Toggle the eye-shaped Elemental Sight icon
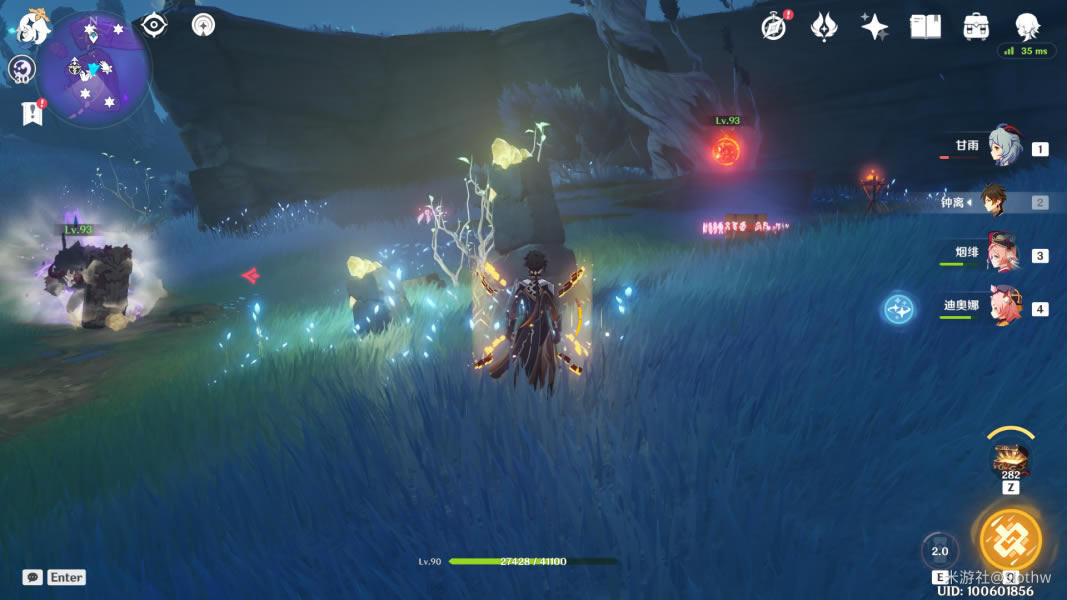 pos(153,25)
